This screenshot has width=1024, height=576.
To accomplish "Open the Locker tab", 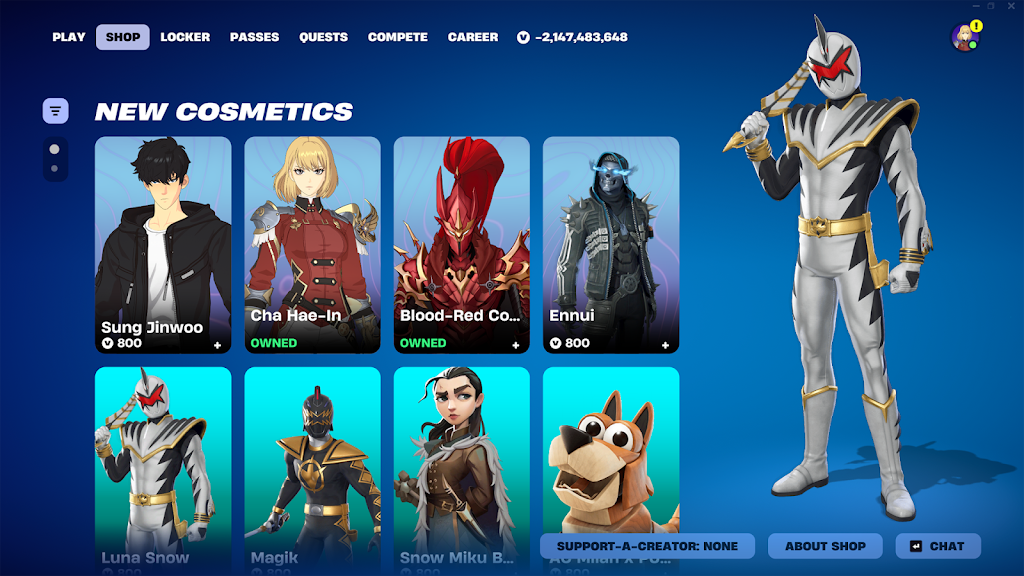I will pyautogui.click(x=185, y=37).
